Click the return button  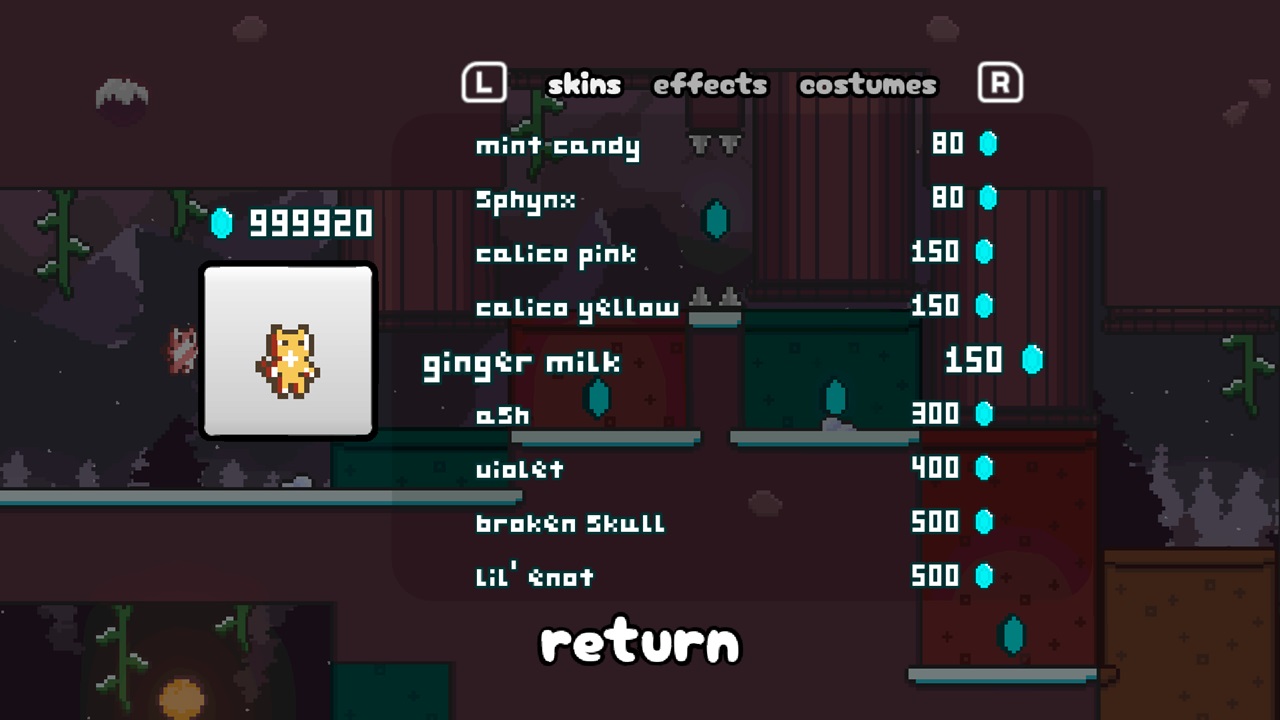click(x=639, y=643)
